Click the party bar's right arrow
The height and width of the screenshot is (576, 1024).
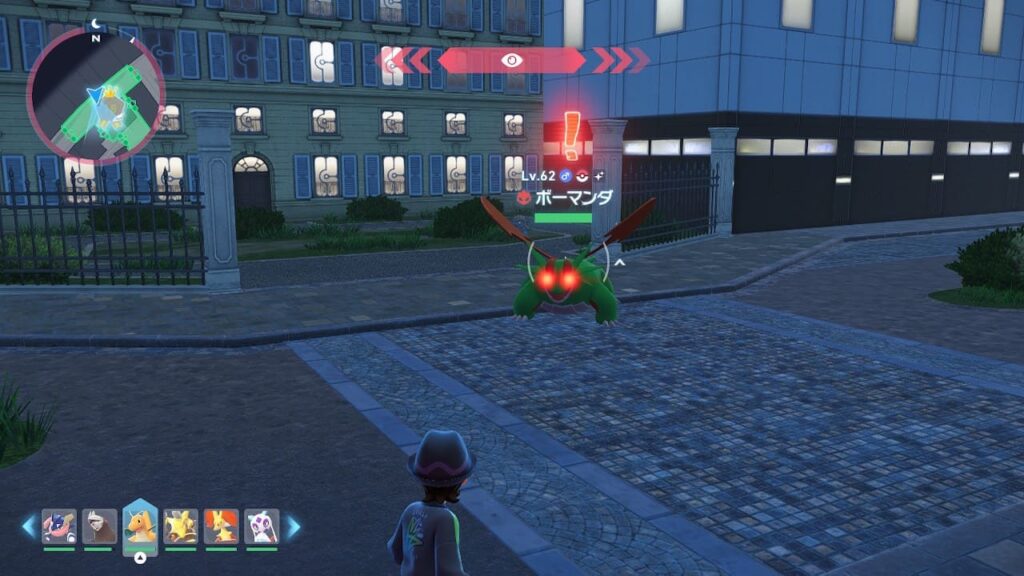coord(293,526)
